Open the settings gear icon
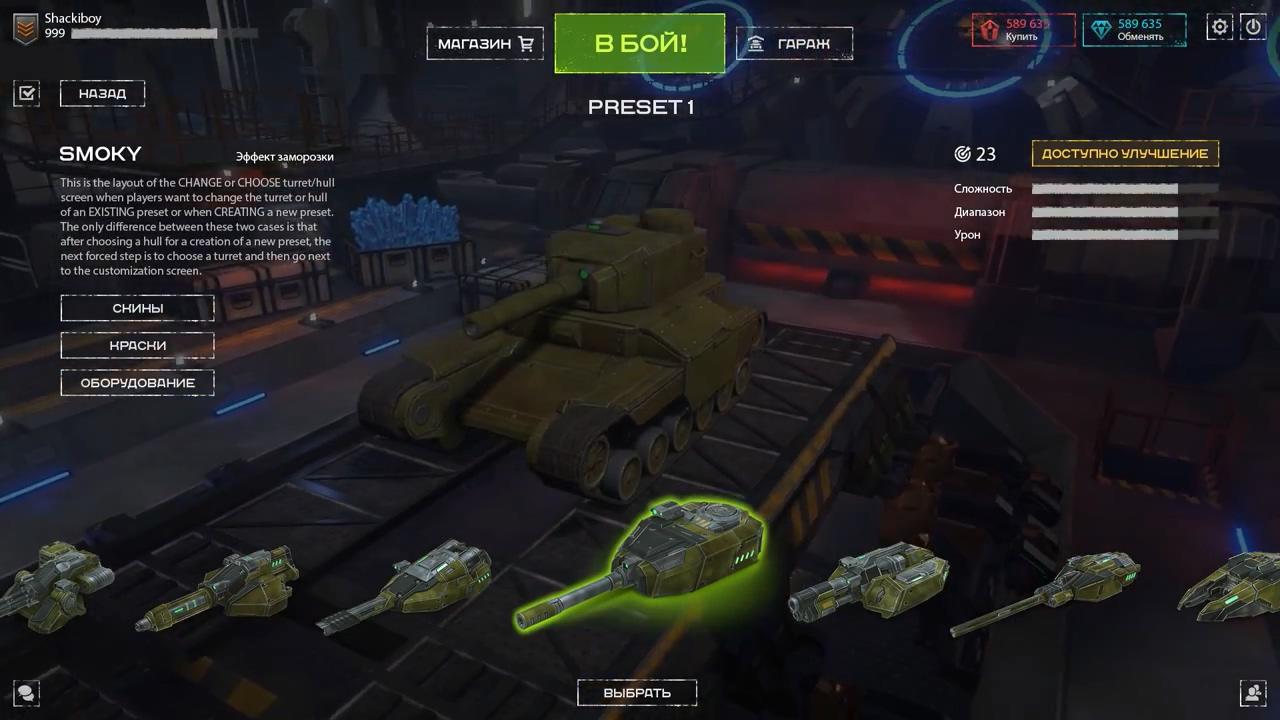The width and height of the screenshot is (1280, 720). click(x=1220, y=27)
